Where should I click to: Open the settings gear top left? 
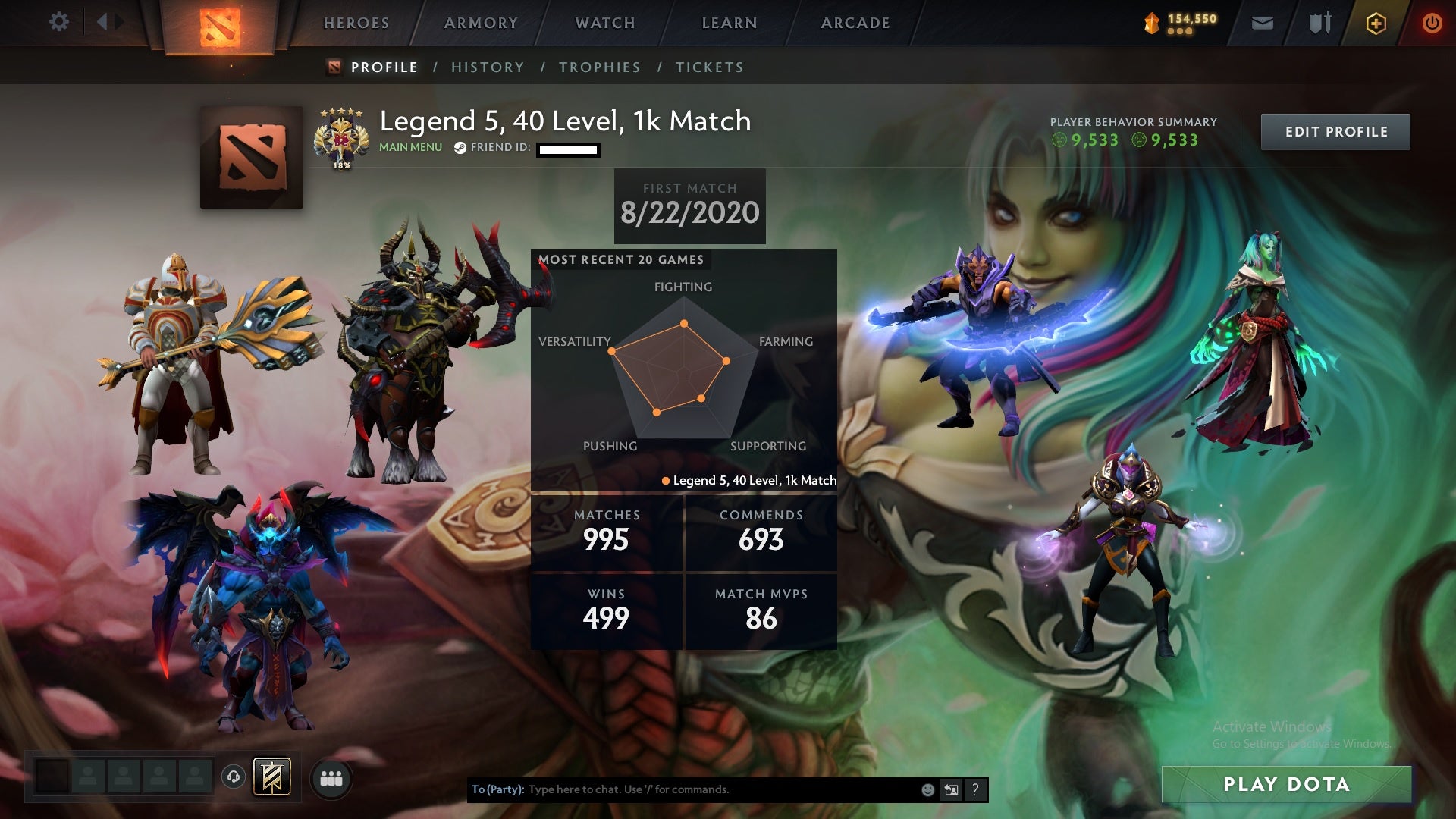coord(59,23)
